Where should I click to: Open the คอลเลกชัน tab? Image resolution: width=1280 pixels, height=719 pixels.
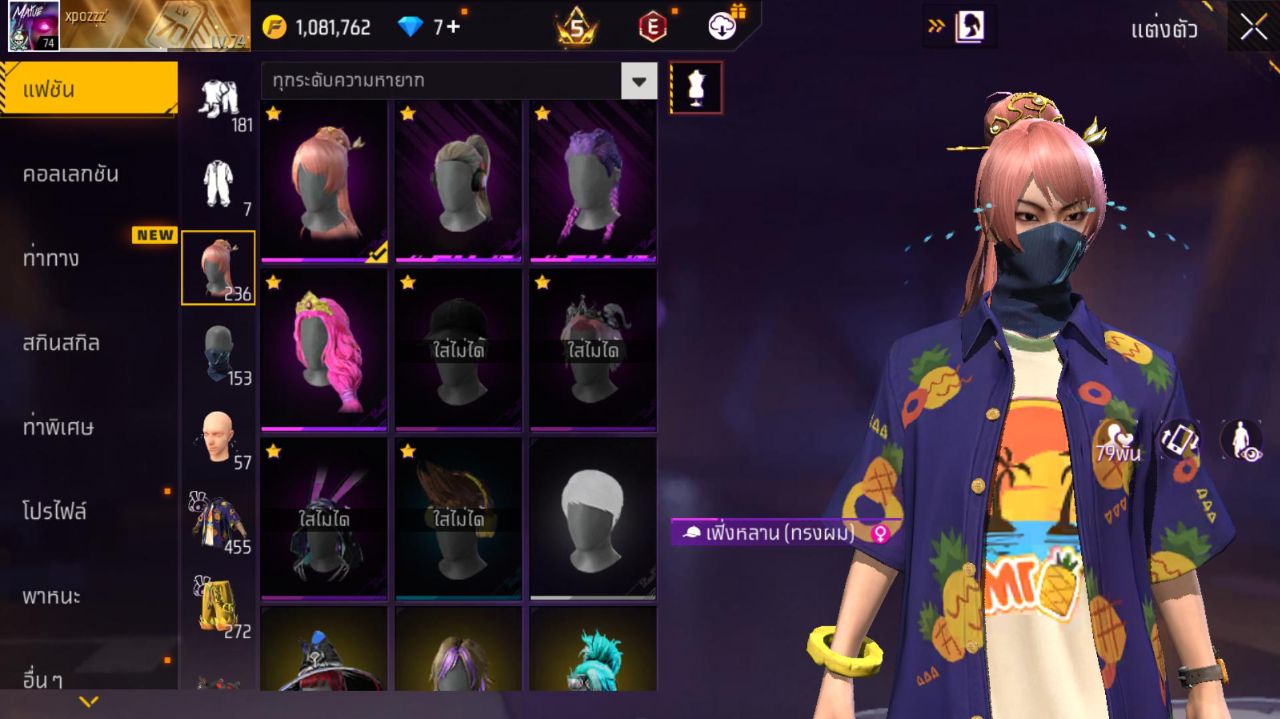click(71, 174)
